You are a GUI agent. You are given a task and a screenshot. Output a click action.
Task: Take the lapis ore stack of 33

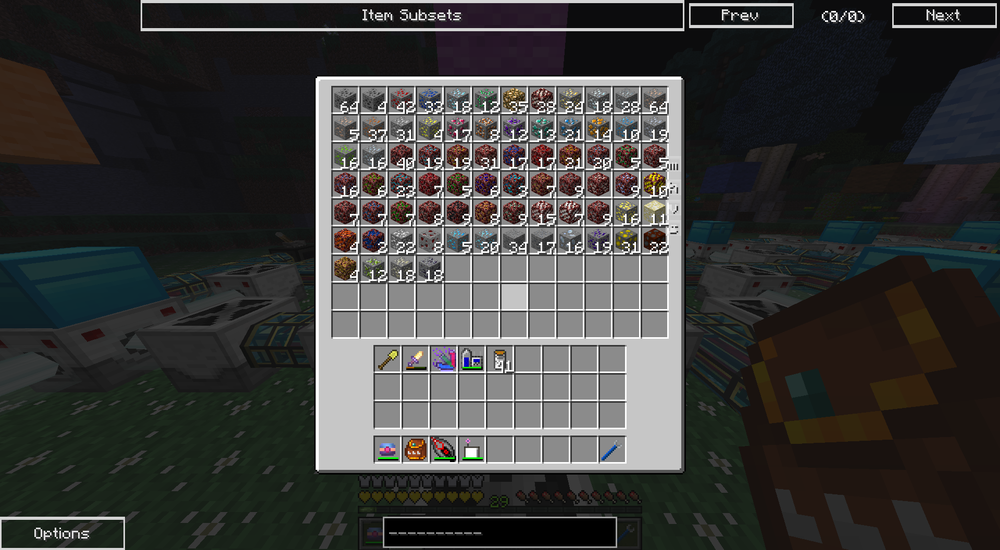pos(430,100)
